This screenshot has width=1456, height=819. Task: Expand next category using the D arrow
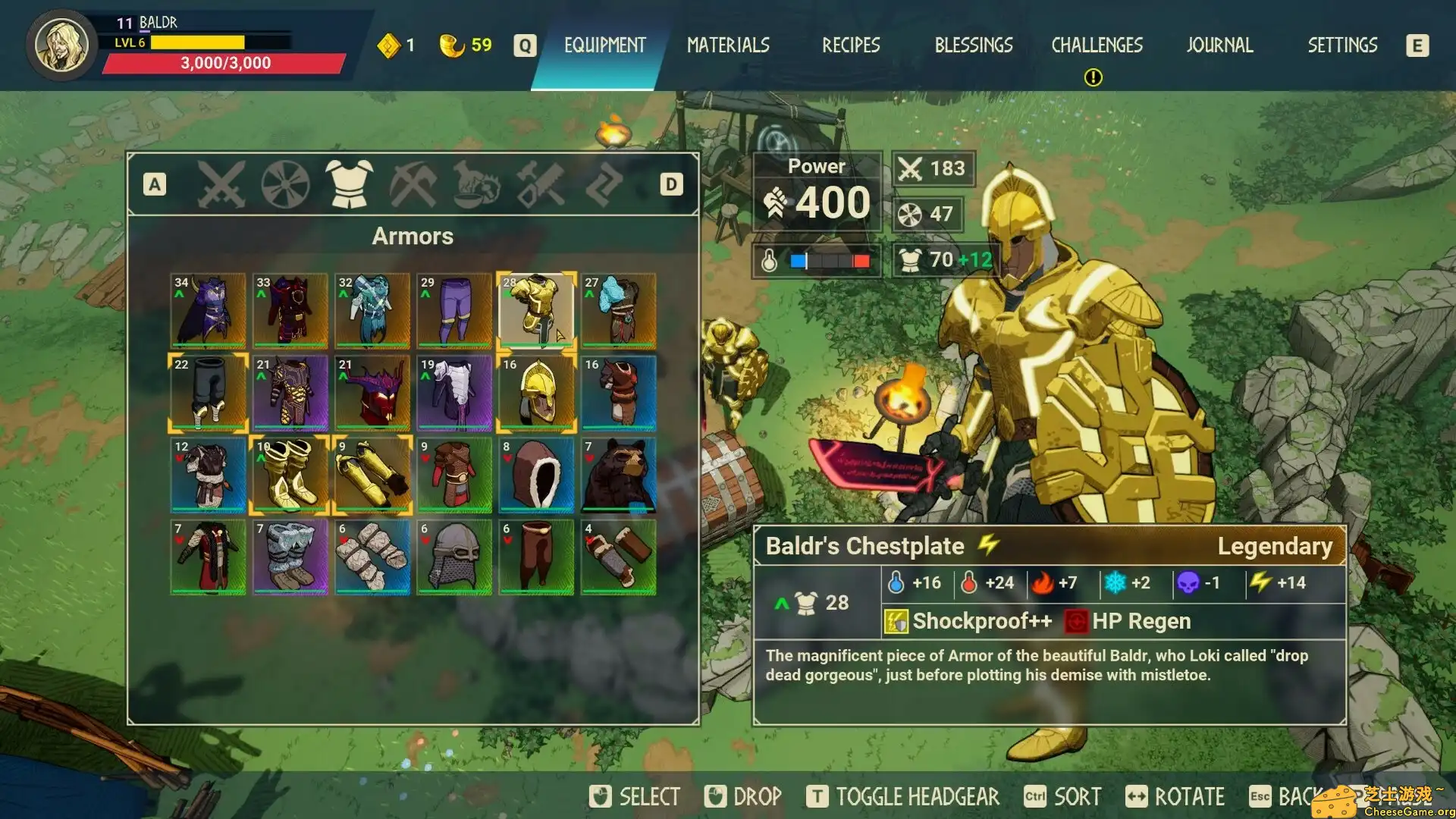670,184
